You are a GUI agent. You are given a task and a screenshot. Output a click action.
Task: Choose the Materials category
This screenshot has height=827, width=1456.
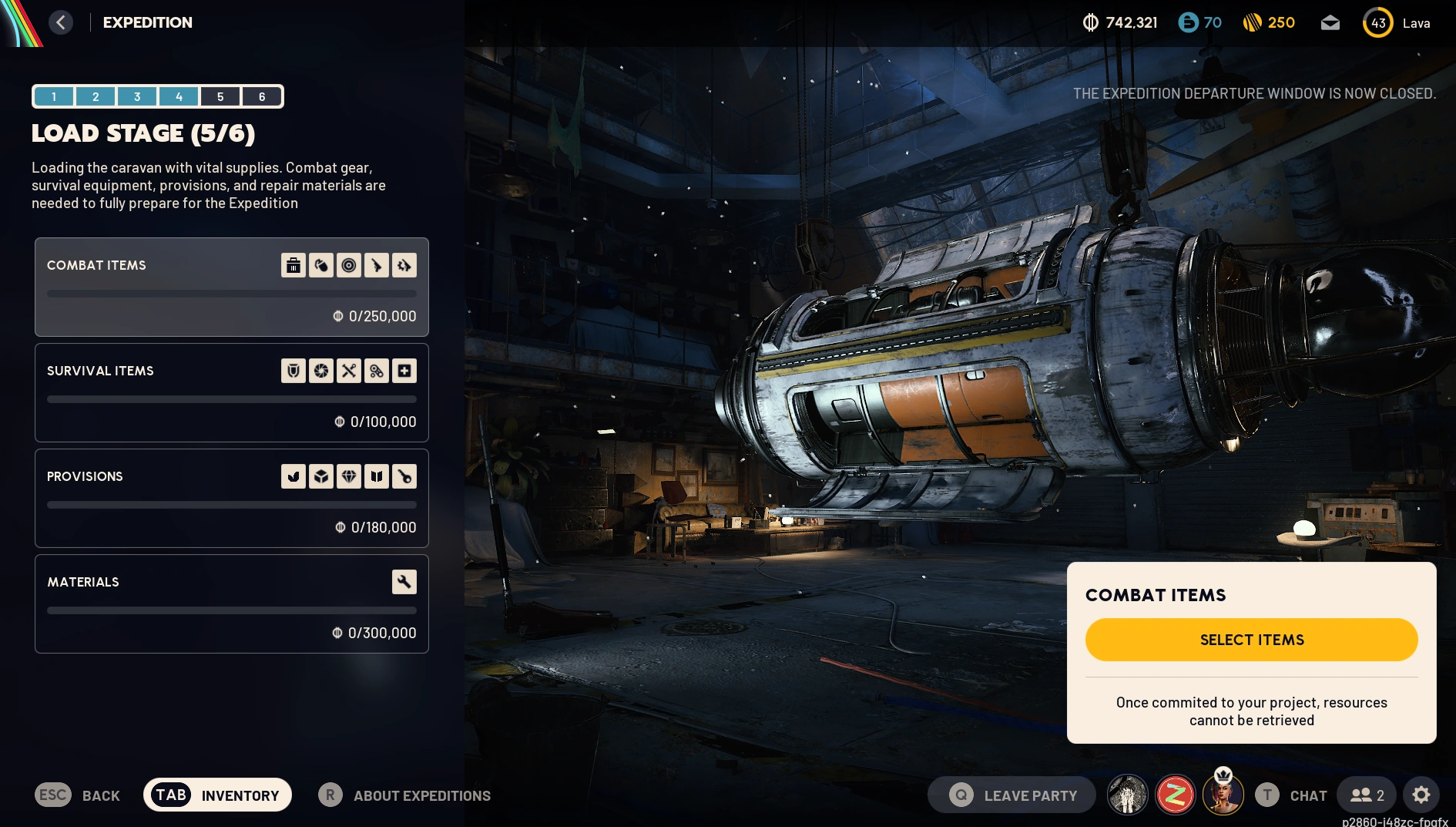tap(231, 603)
